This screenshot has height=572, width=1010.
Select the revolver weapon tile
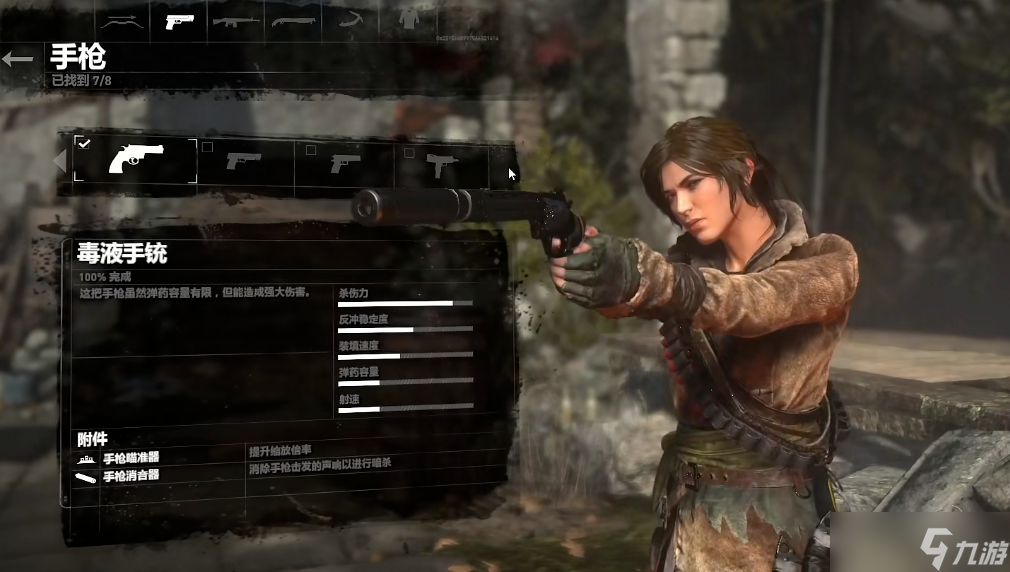[x=136, y=160]
